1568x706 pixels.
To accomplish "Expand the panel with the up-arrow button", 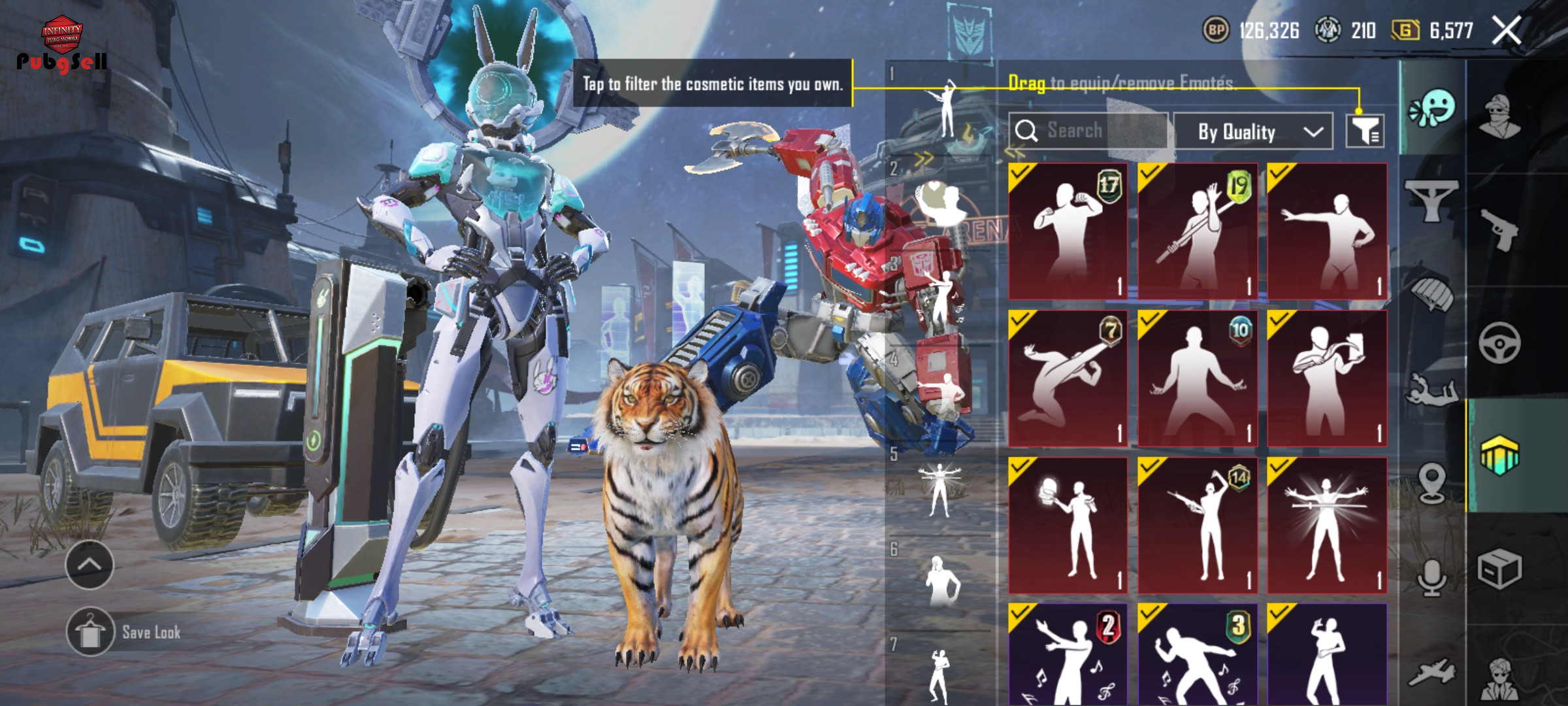I will click(x=90, y=565).
